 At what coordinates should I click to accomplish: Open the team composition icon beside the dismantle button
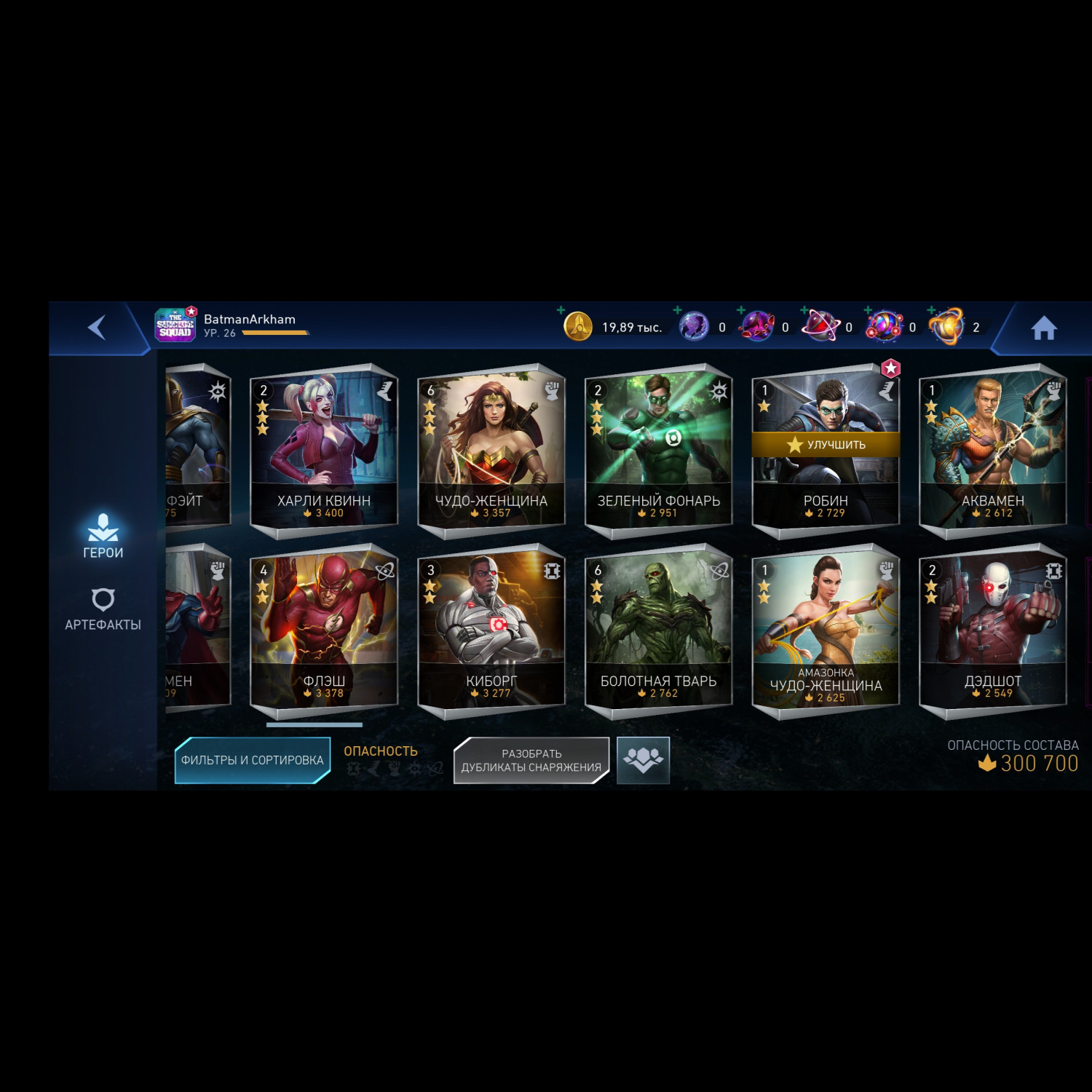tap(644, 760)
